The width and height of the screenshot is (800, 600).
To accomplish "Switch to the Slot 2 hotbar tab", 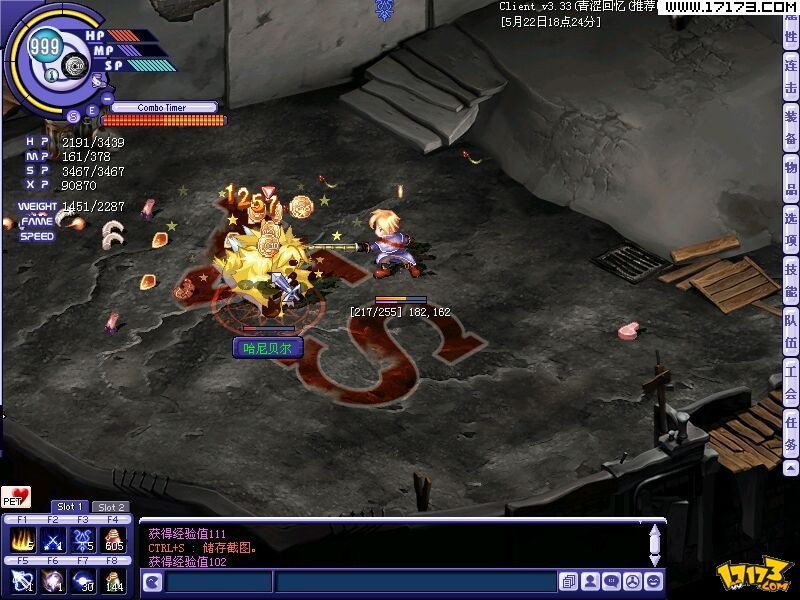I will click(111, 507).
